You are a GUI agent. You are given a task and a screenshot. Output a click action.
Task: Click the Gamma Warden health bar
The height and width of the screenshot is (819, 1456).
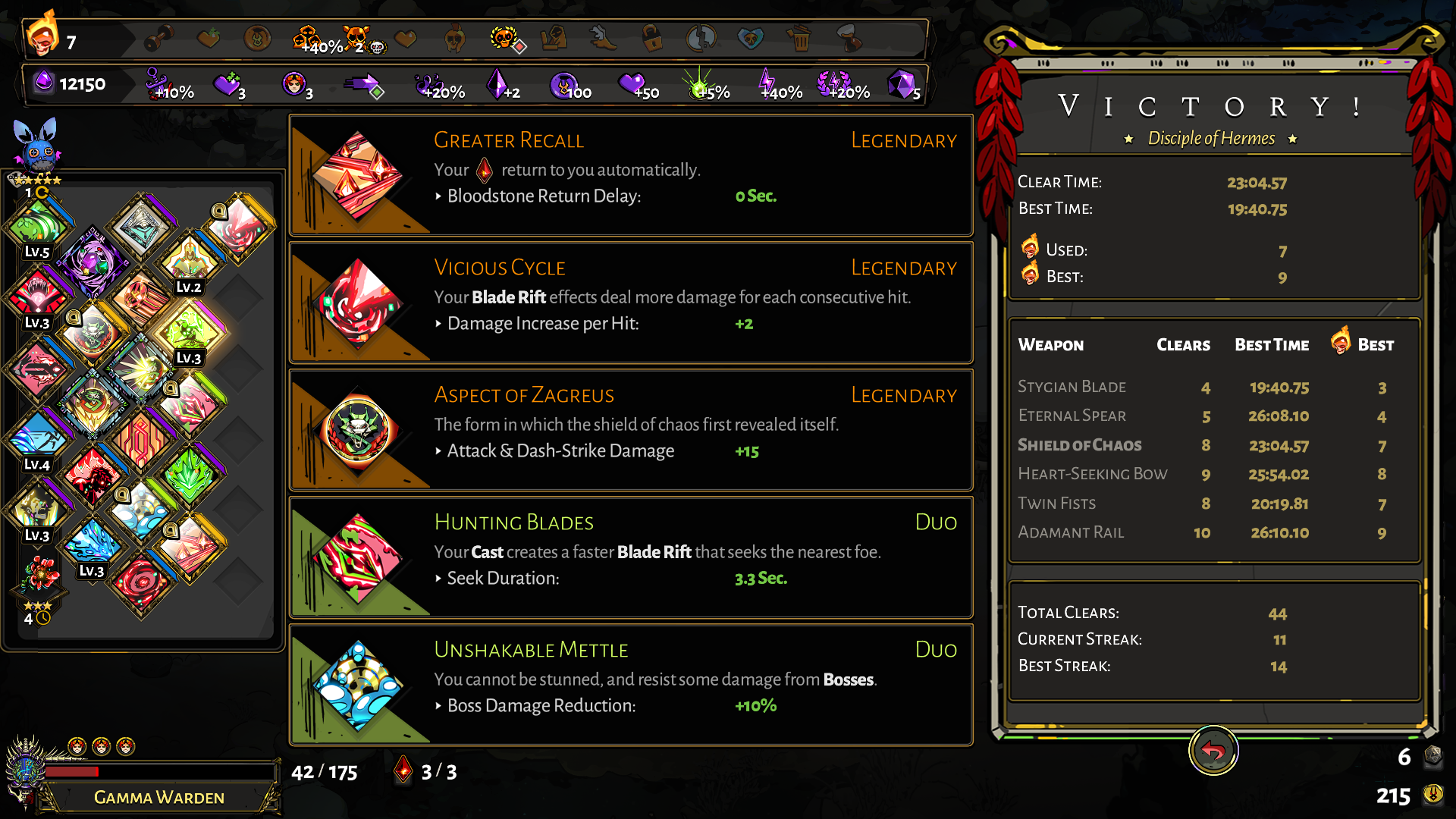tap(159, 773)
